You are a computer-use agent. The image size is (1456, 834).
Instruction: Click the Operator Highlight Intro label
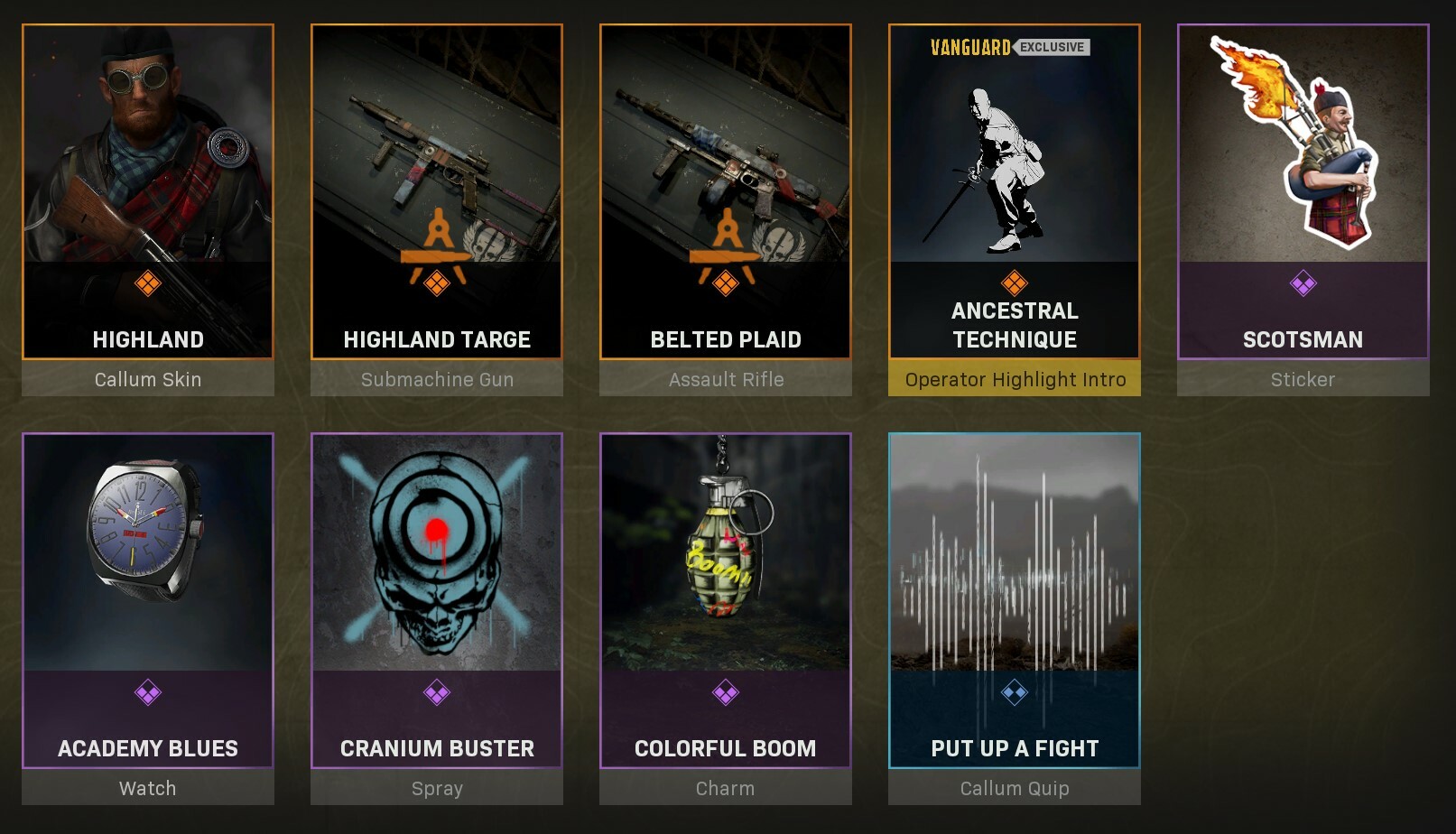pyautogui.click(x=1015, y=380)
